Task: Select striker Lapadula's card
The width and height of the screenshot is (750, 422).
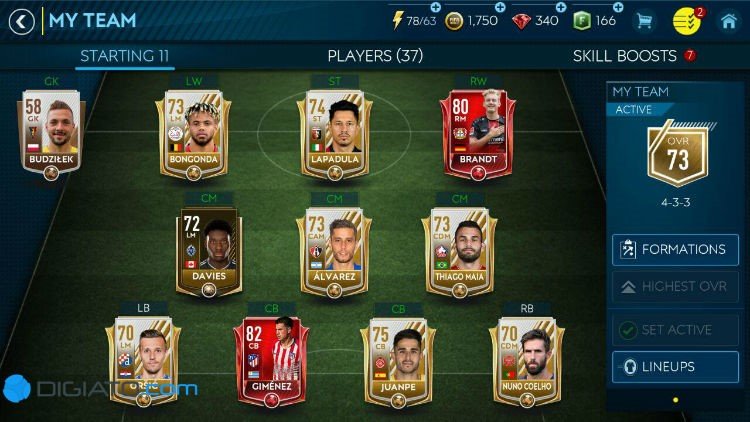Action: click(x=335, y=135)
